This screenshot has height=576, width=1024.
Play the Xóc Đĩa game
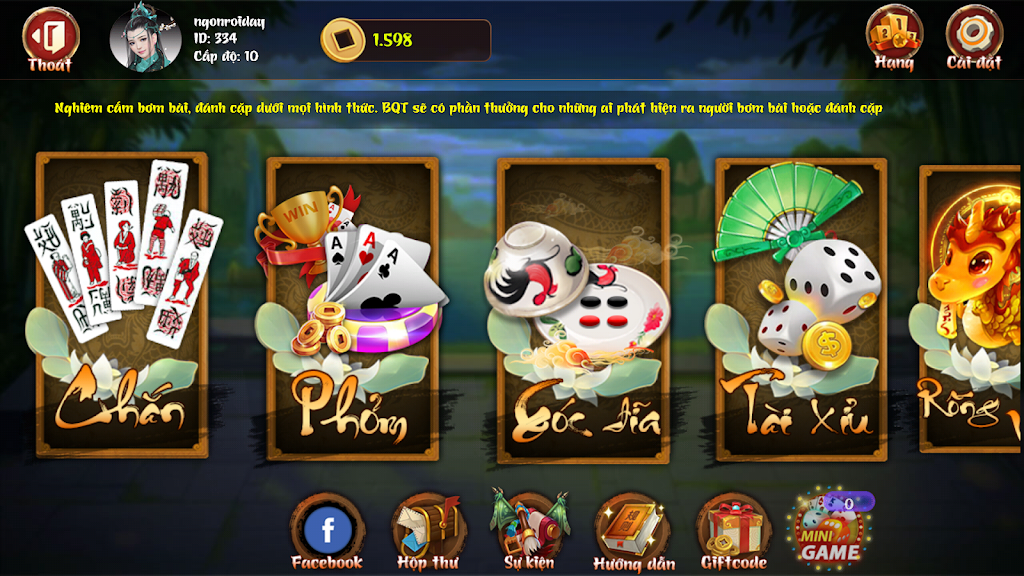(x=582, y=310)
